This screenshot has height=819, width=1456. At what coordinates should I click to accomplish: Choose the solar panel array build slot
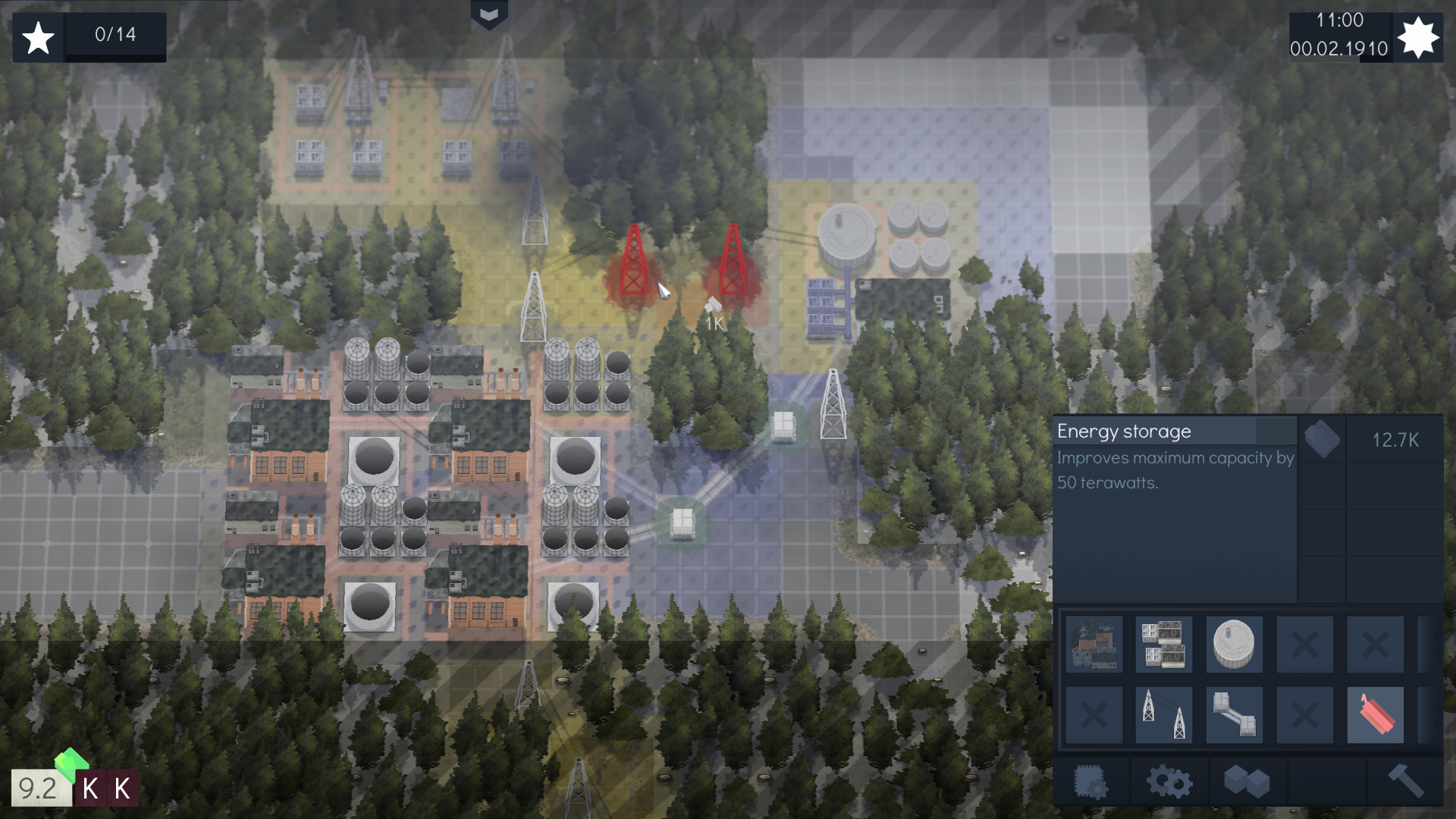click(1163, 645)
